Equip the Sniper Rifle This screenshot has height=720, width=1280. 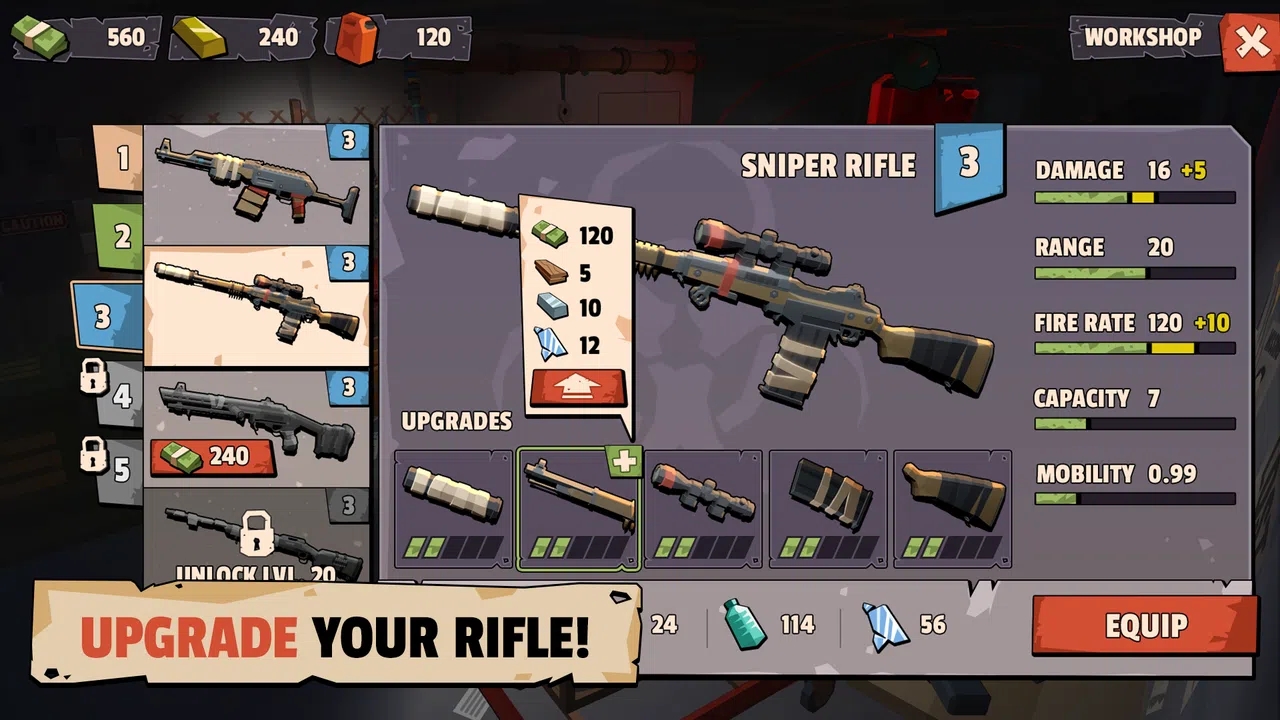[1145, 625]
